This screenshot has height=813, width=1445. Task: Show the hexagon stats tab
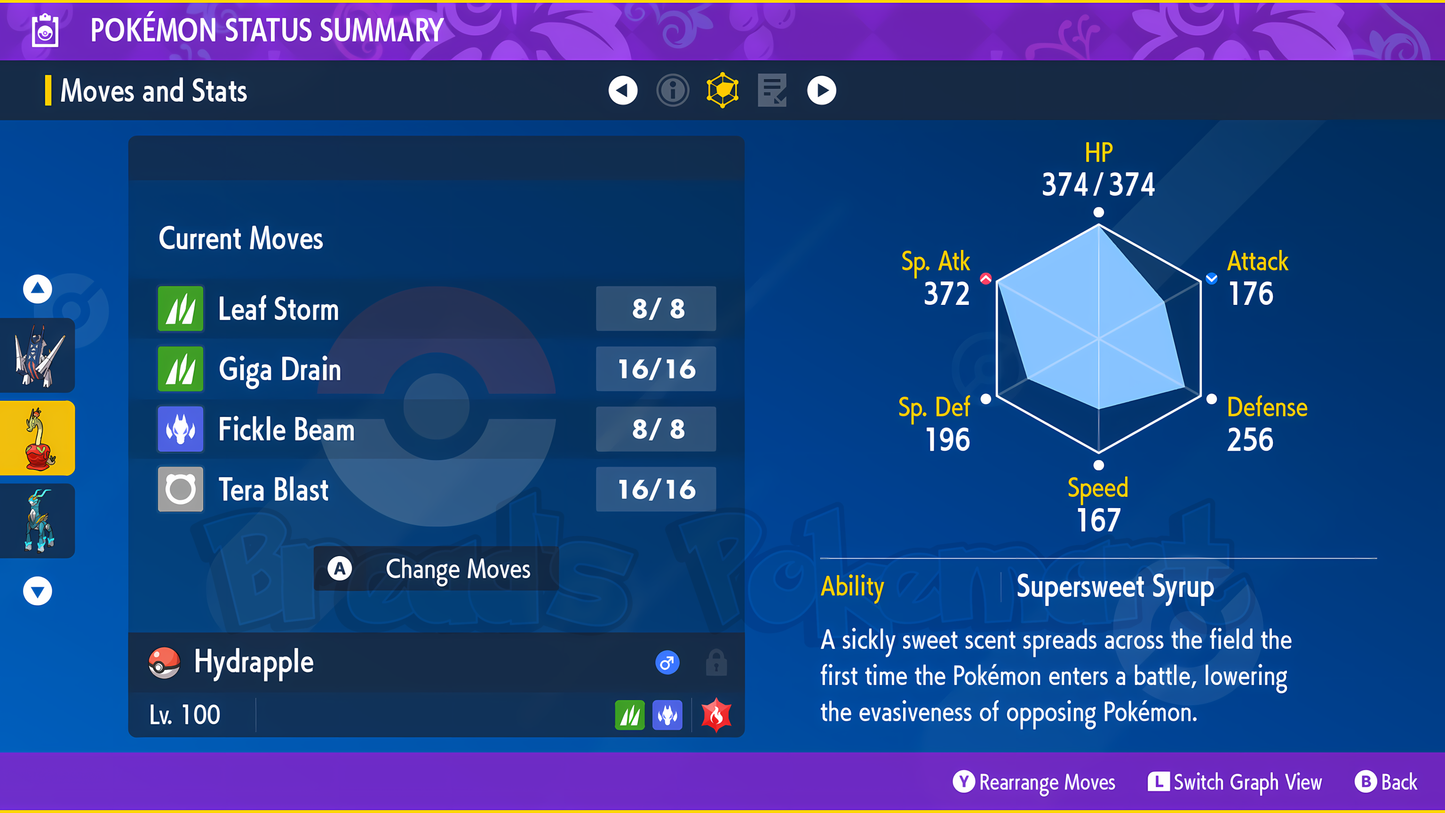click(x=722, y=91)
